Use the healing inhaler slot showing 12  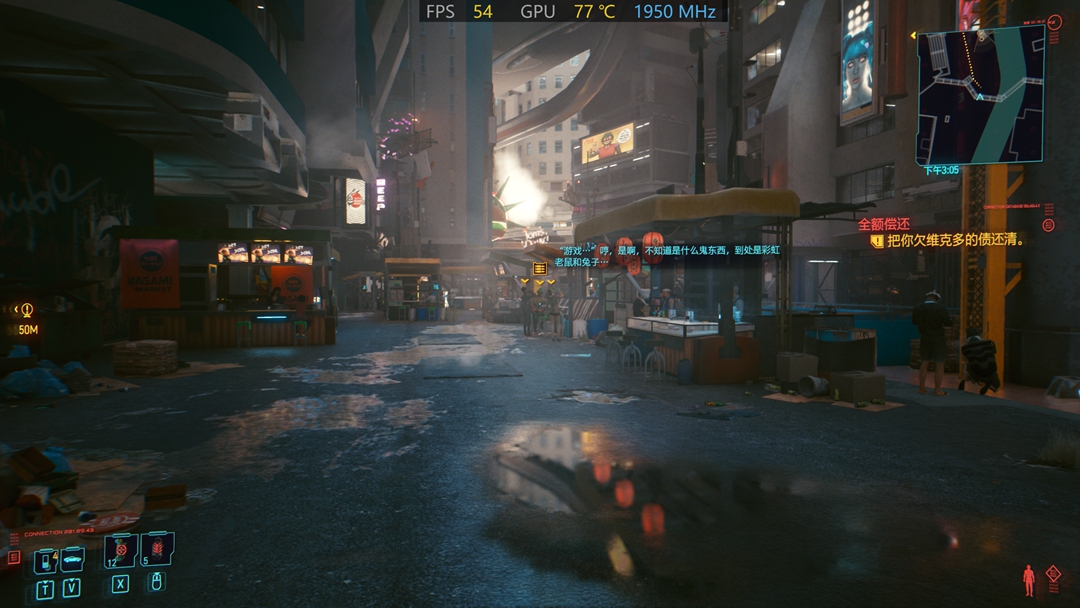120,550
